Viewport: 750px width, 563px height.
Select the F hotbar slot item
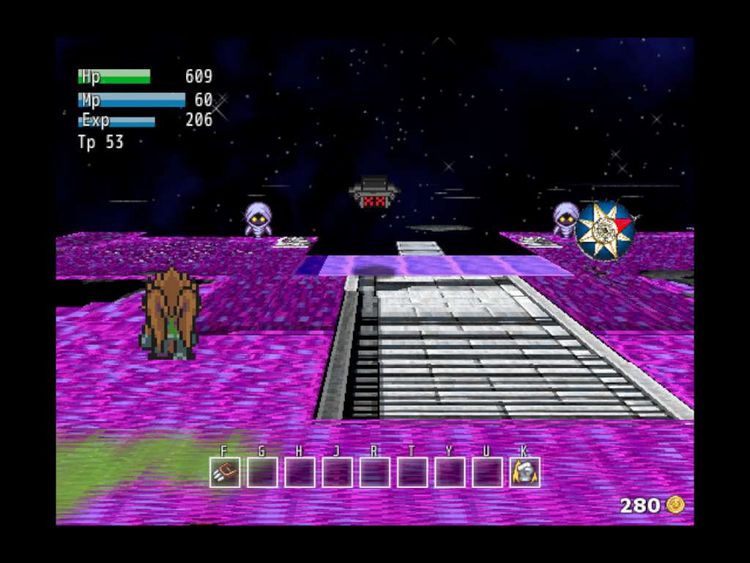224,472
